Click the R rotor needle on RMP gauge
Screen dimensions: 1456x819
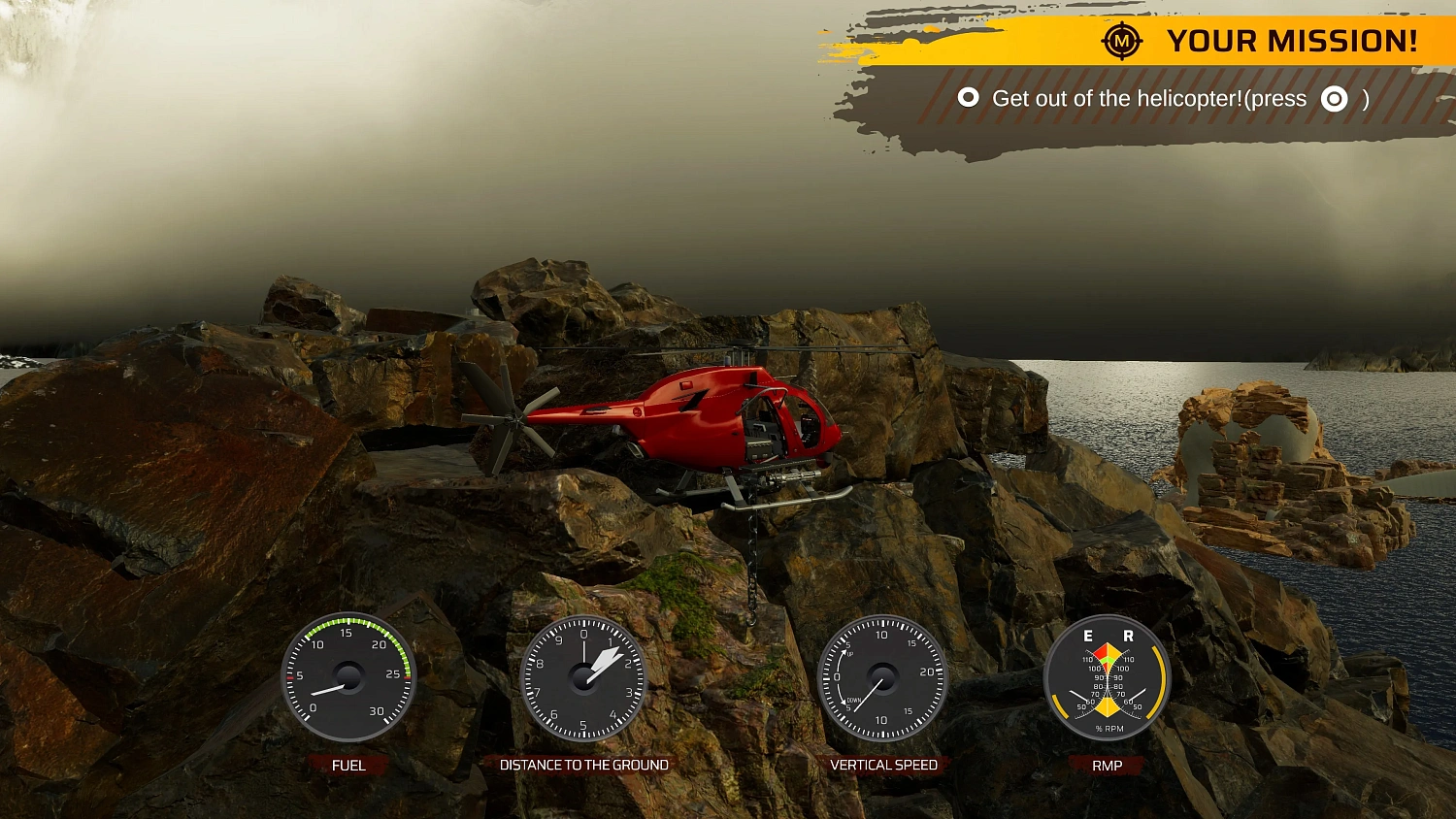pos(1136,694)
